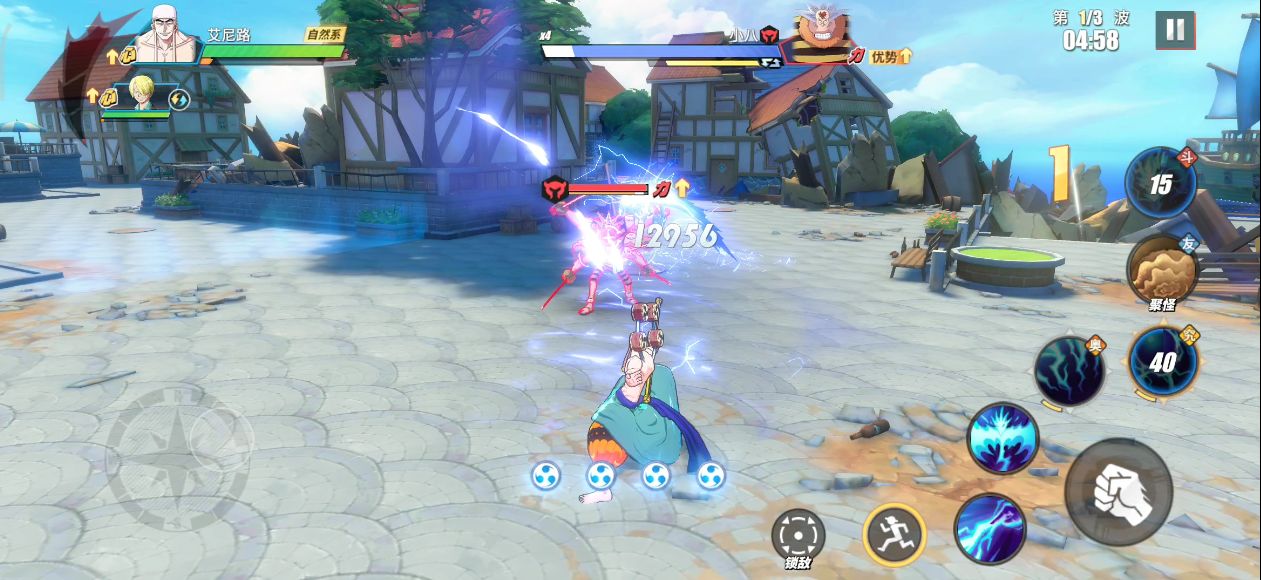This screenshot has width=1261, height=580.
Task: Tap the teammate's lightning swap icon
Action: point(179,99)
